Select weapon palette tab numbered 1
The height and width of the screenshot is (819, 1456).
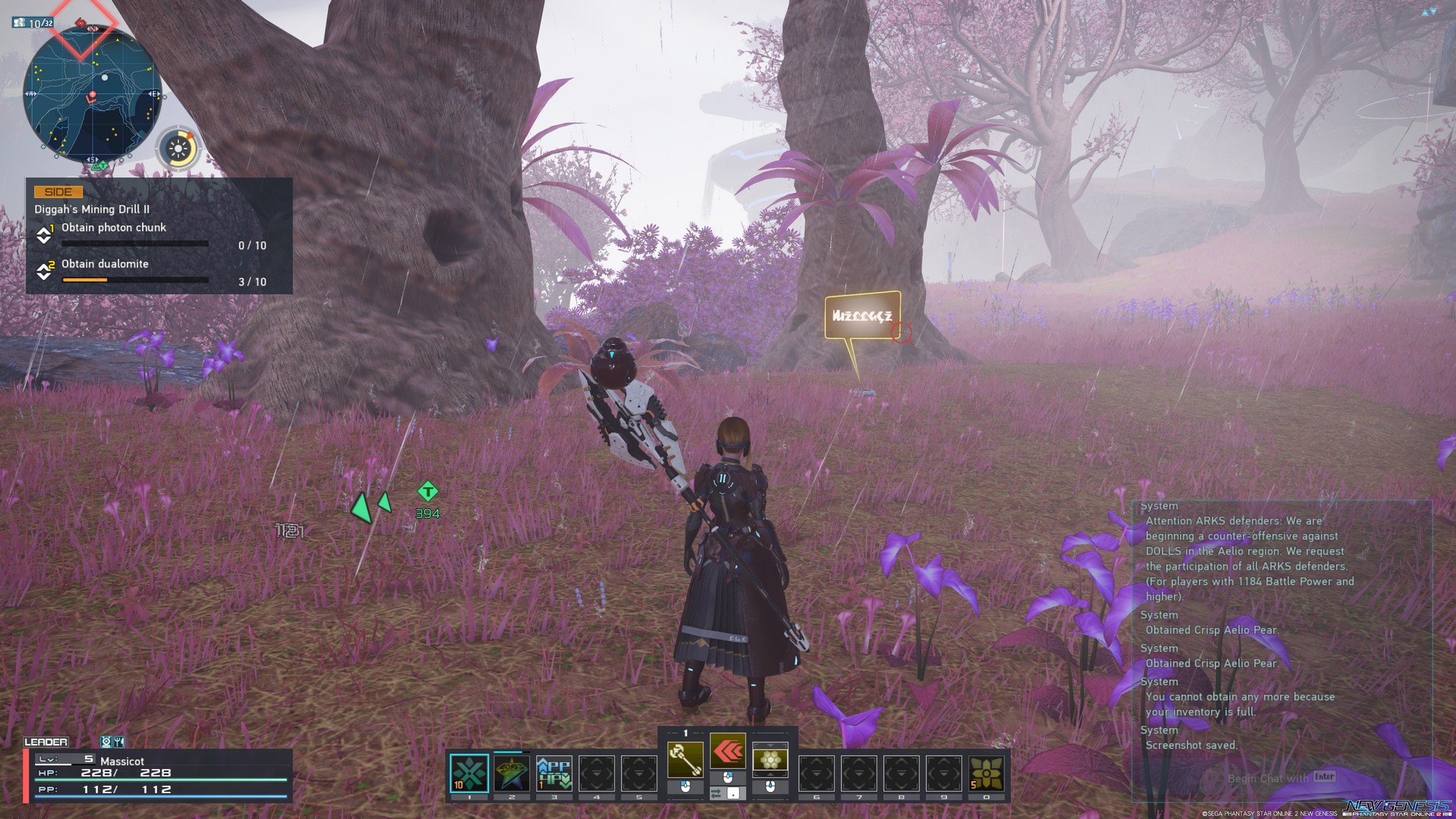685,733
